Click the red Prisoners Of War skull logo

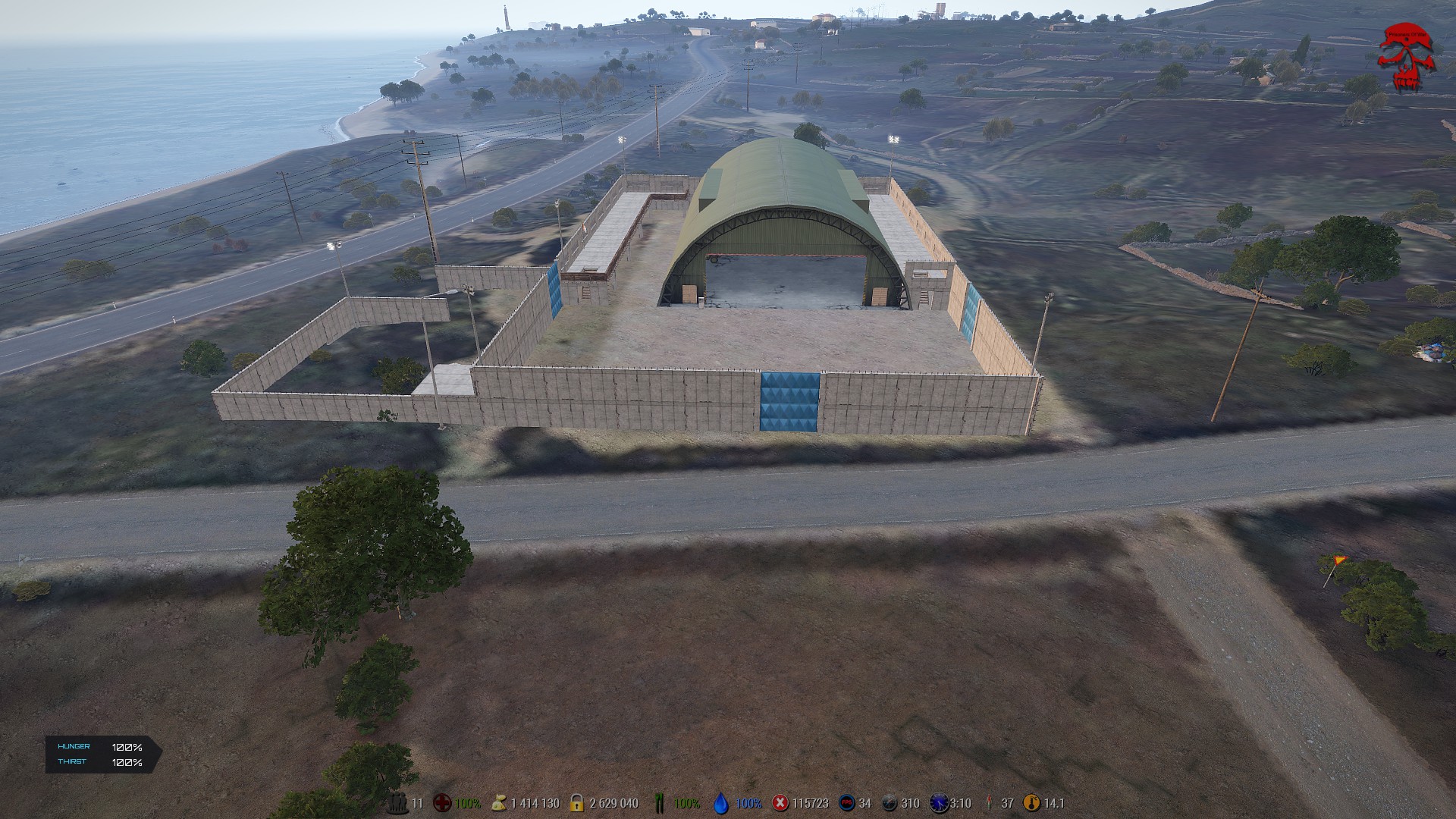pyautogui.click(x=1407, y=57)
